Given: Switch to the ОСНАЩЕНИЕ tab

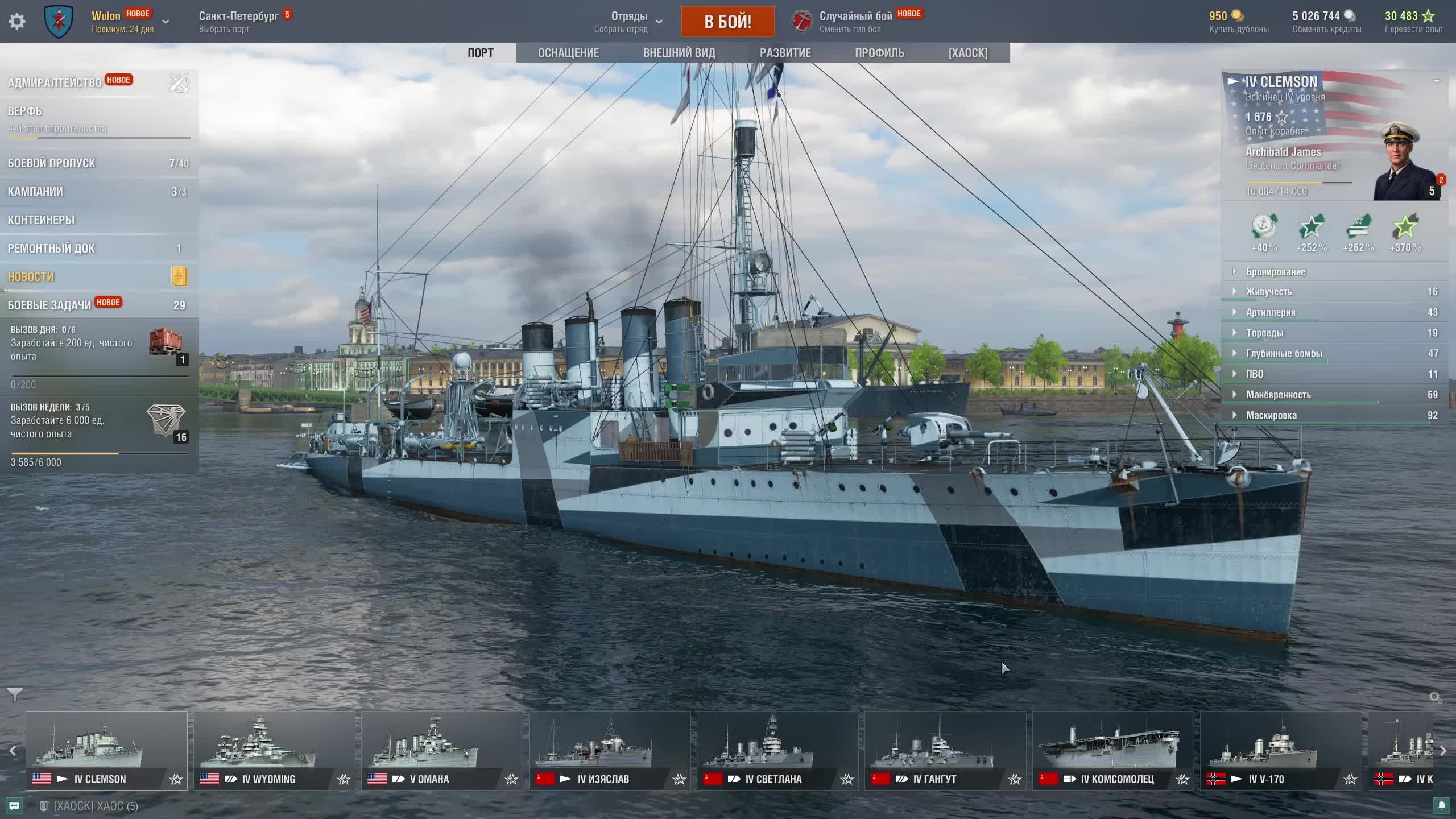Looking at the screenshot, I should 568,53.
